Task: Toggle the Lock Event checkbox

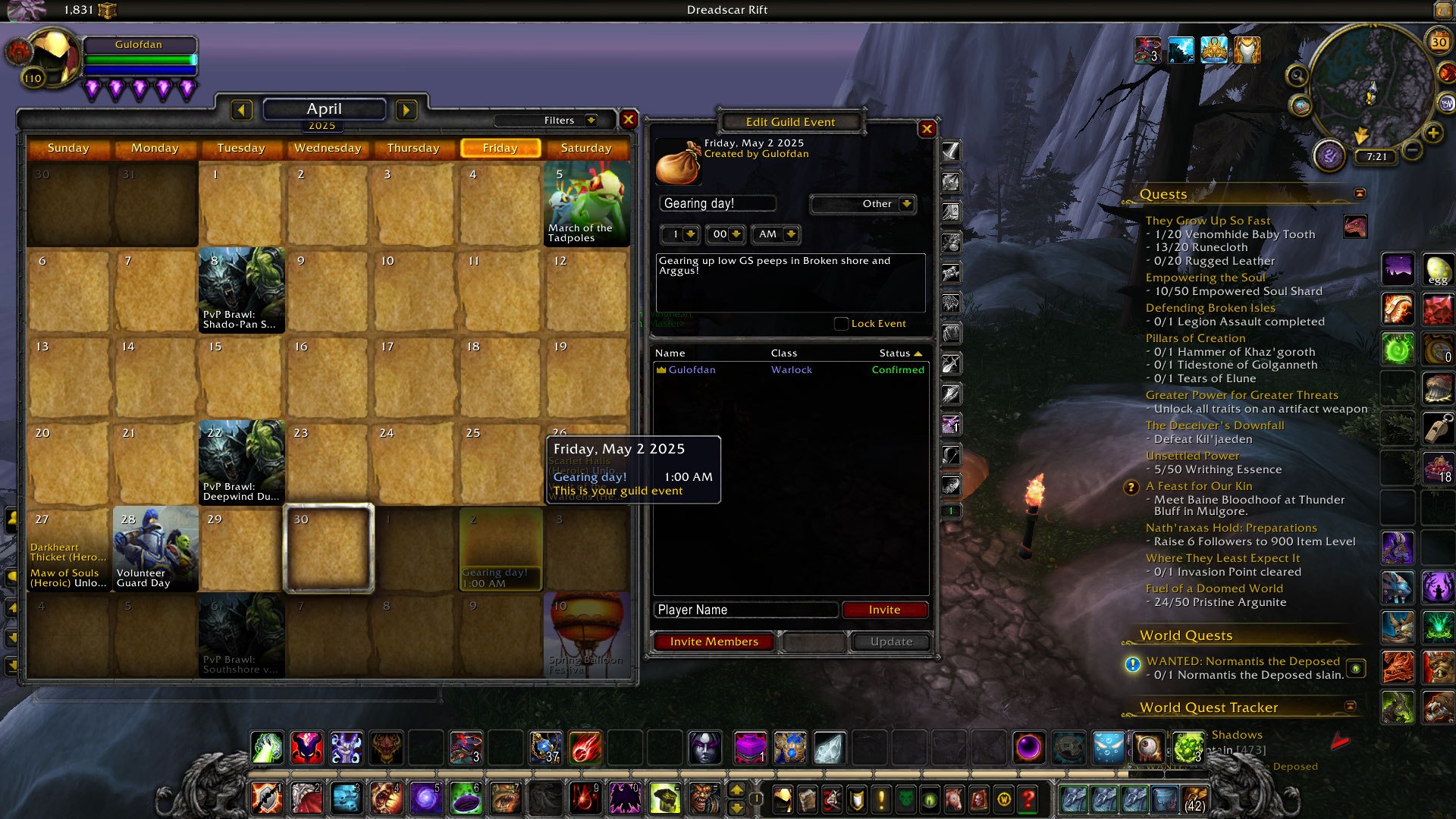Action: (841, 324)
